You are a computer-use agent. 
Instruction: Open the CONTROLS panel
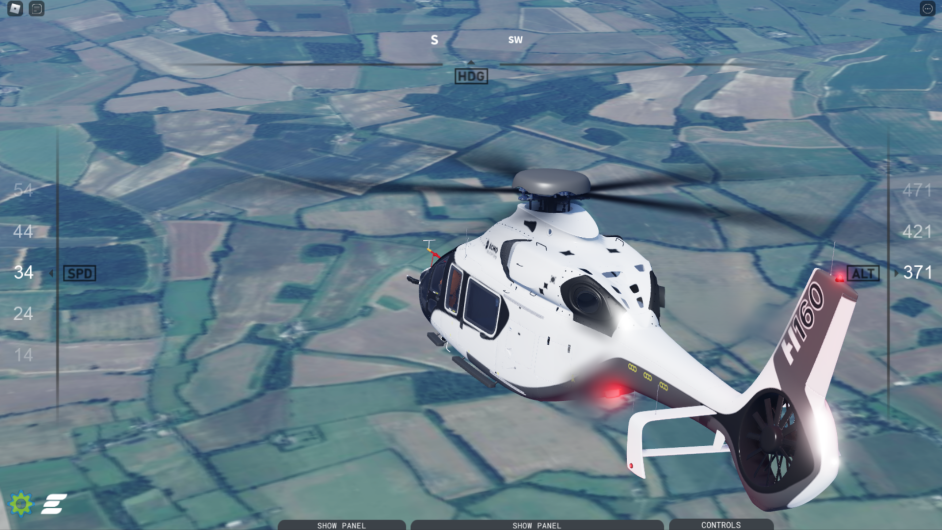[720, 524]
